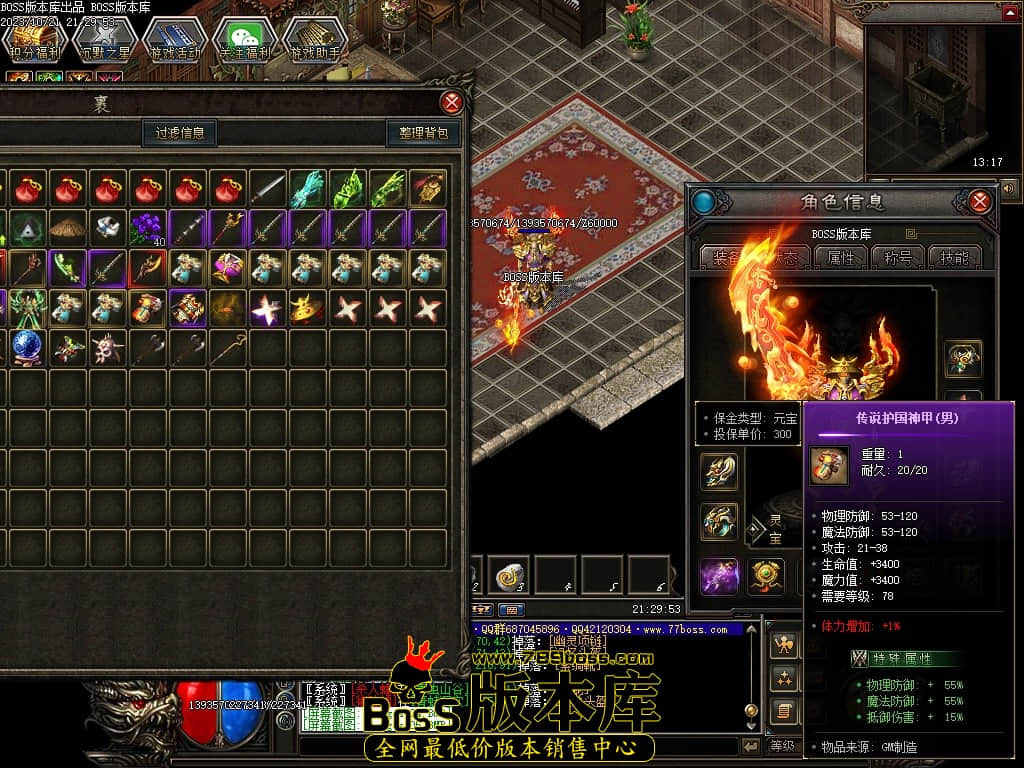Open the 关注福利 WeChat bonus menu

pos(244,41)
